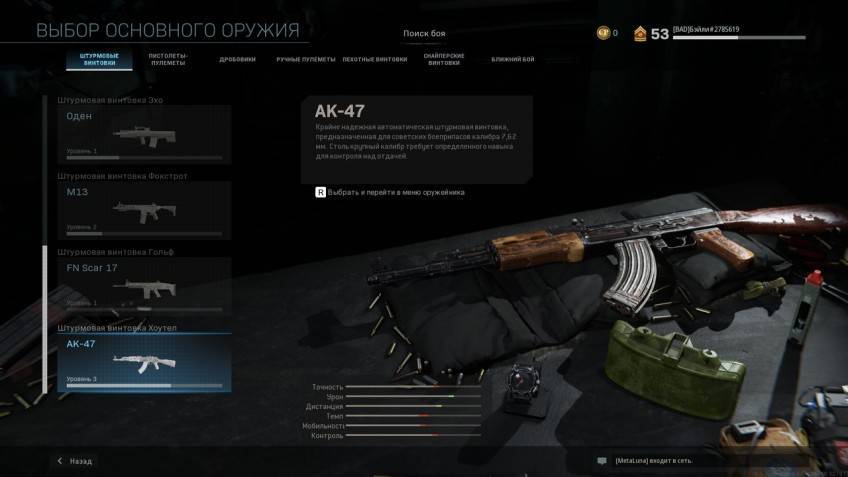The height and width of the screenshot is (477, 848).
Task: Pick the FN Scar 17 weapon
Action: [145, 286]
